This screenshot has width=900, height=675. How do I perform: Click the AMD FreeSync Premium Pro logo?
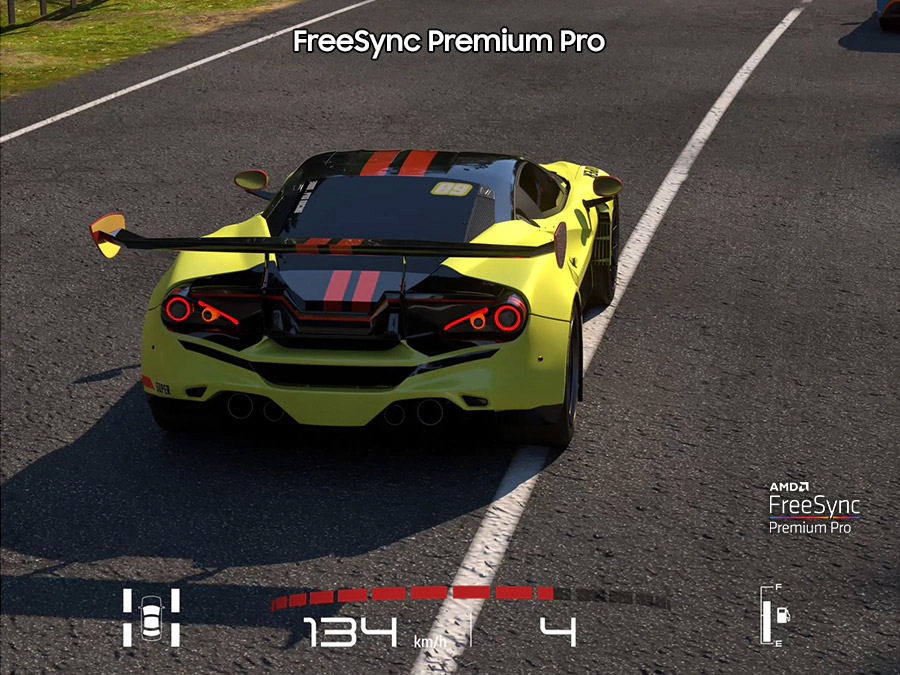(814, 507)
